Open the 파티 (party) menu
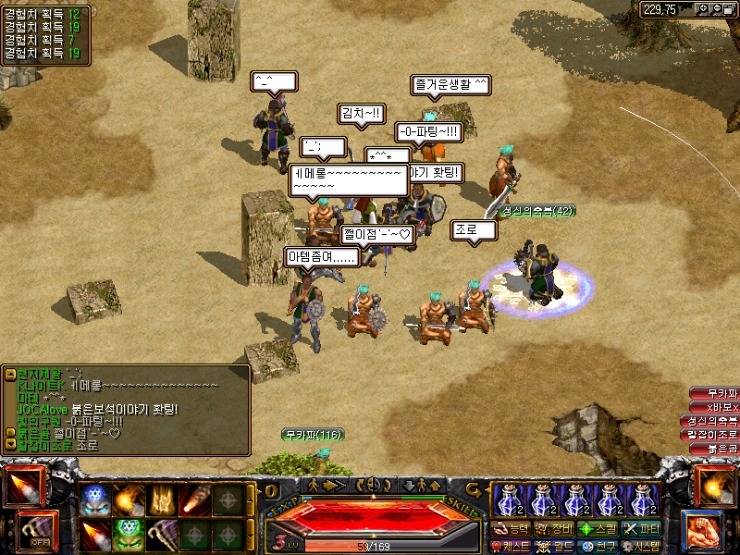 642,527
